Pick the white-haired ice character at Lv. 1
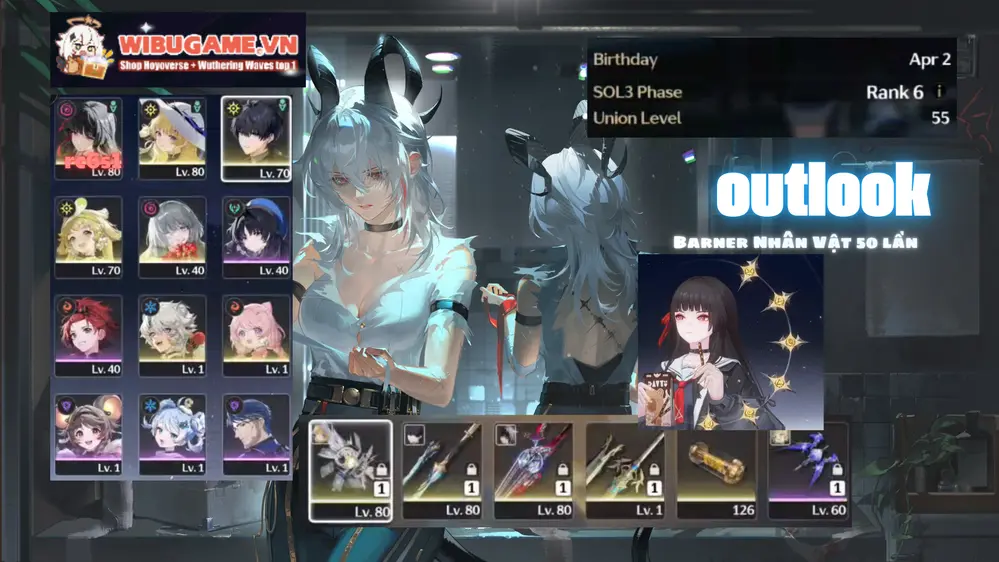This screenshot has height=562, width=999. tap(172, 335)
